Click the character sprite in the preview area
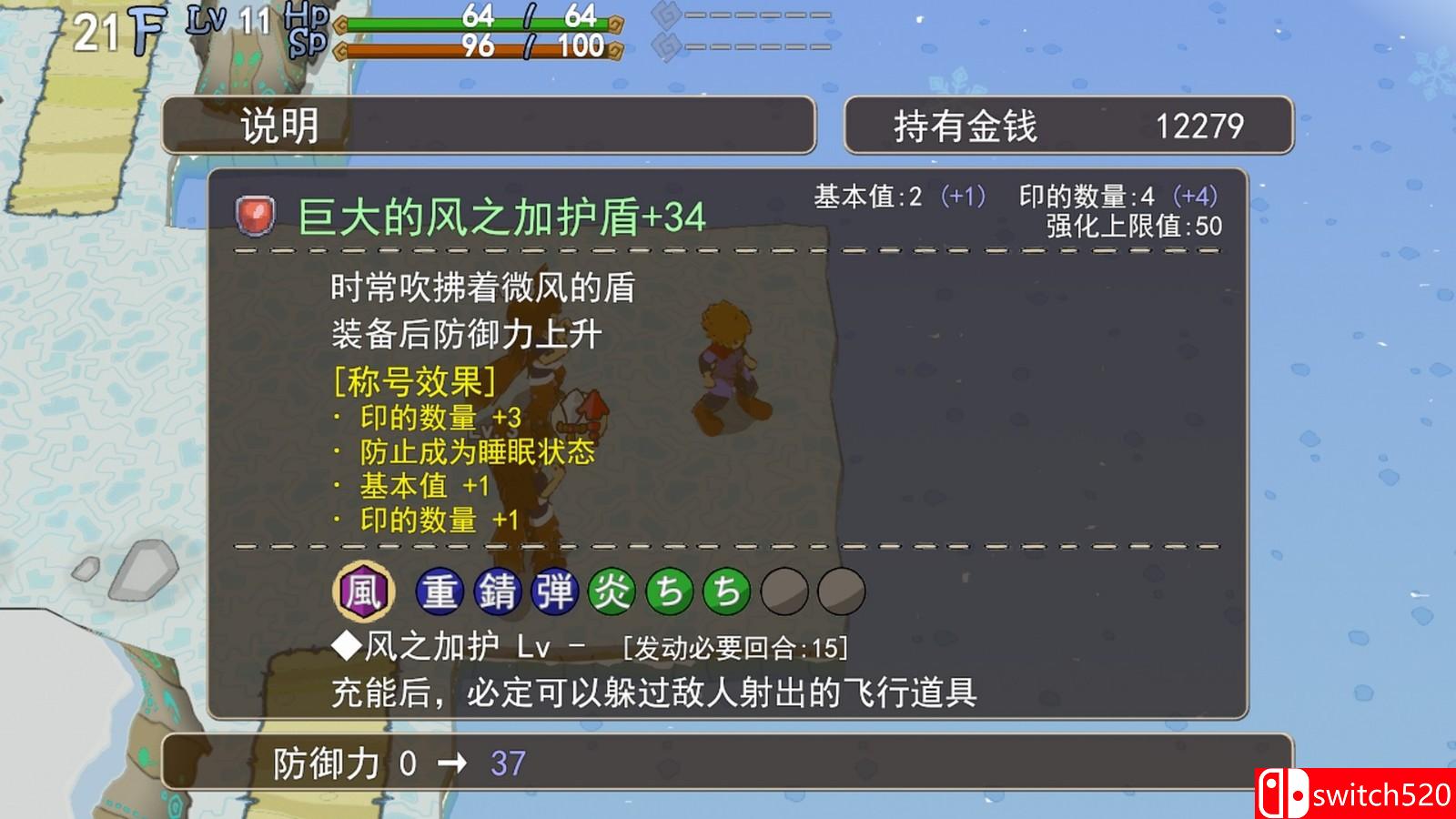The height and width of the screenshot is (819, 1456). [x=728, y=364]
